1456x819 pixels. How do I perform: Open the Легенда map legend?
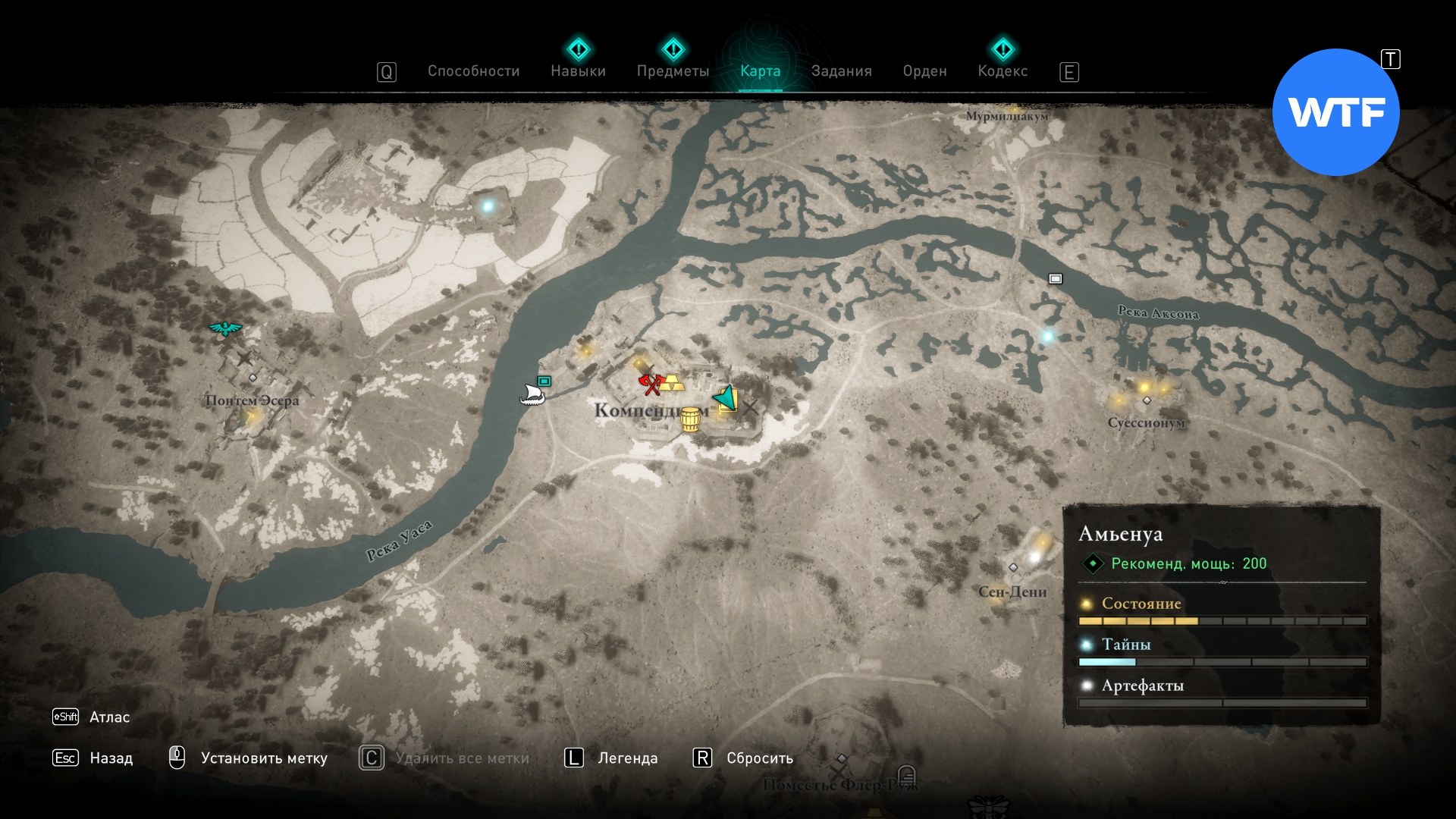627,758
